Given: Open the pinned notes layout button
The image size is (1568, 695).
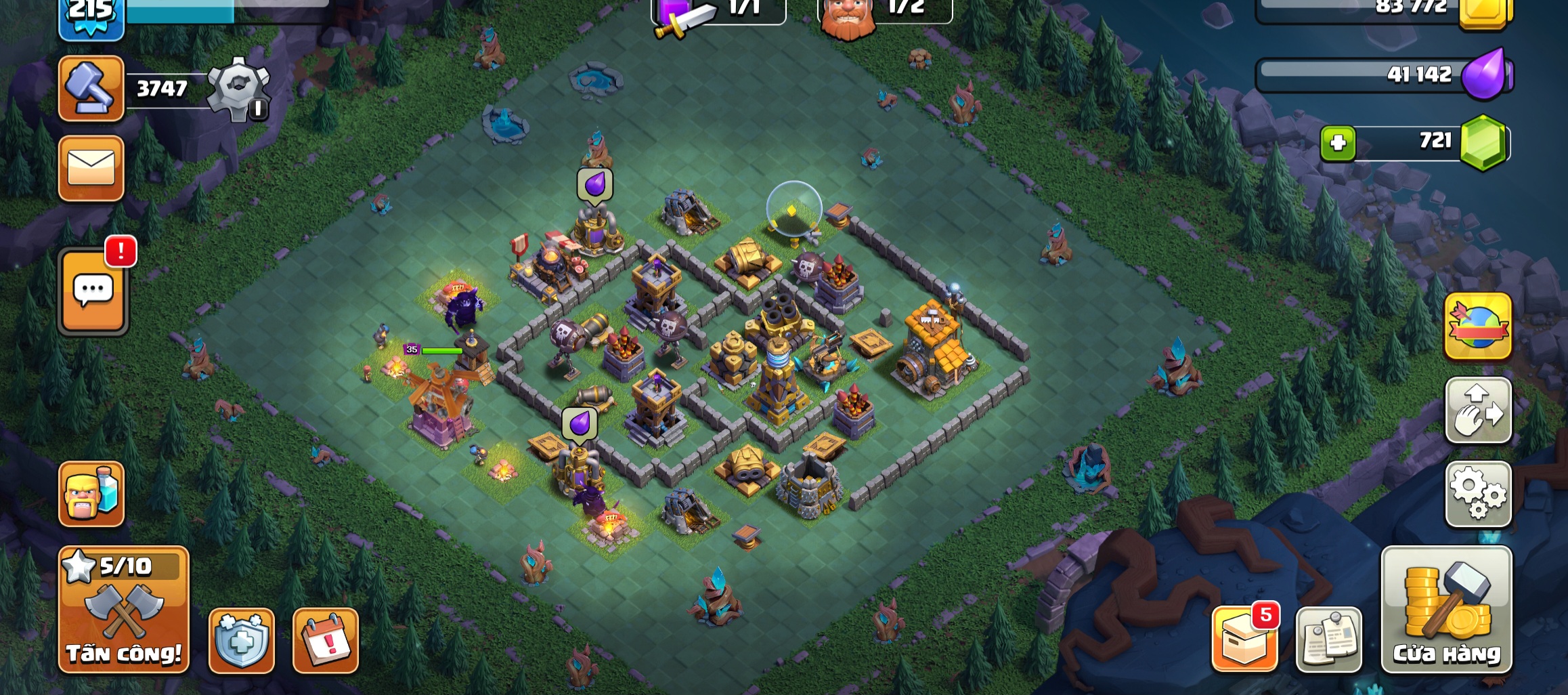Looking at the screenshot, I should pos(1328,639).
